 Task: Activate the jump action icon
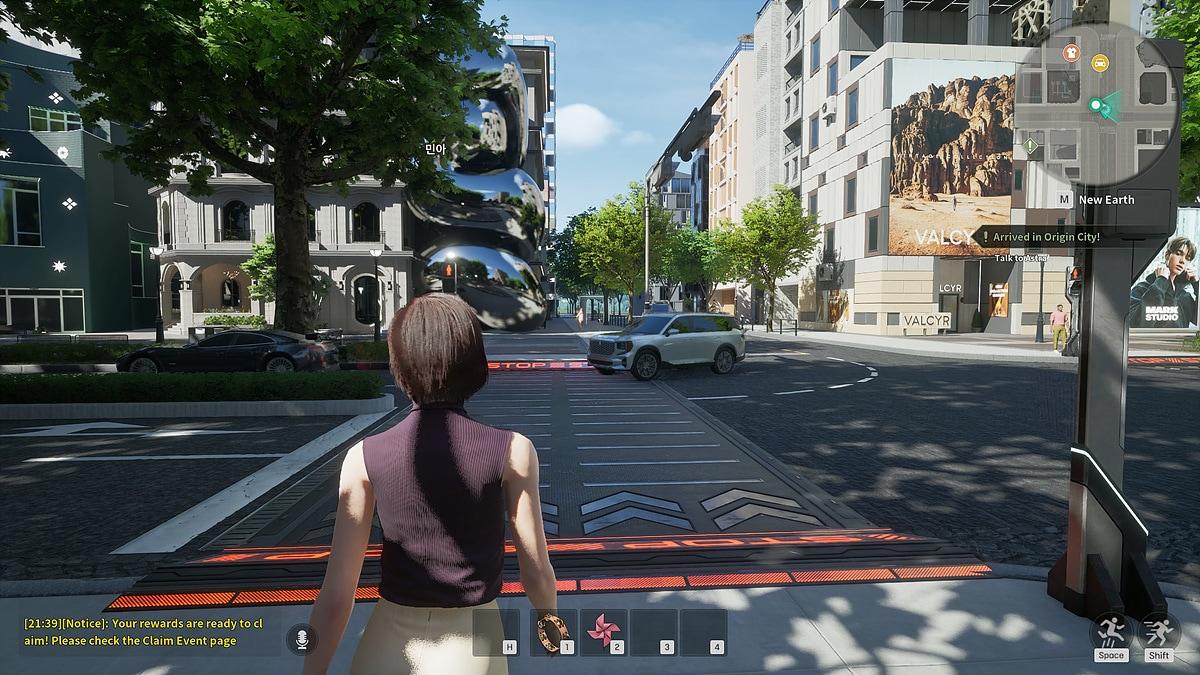point(1111,632)
